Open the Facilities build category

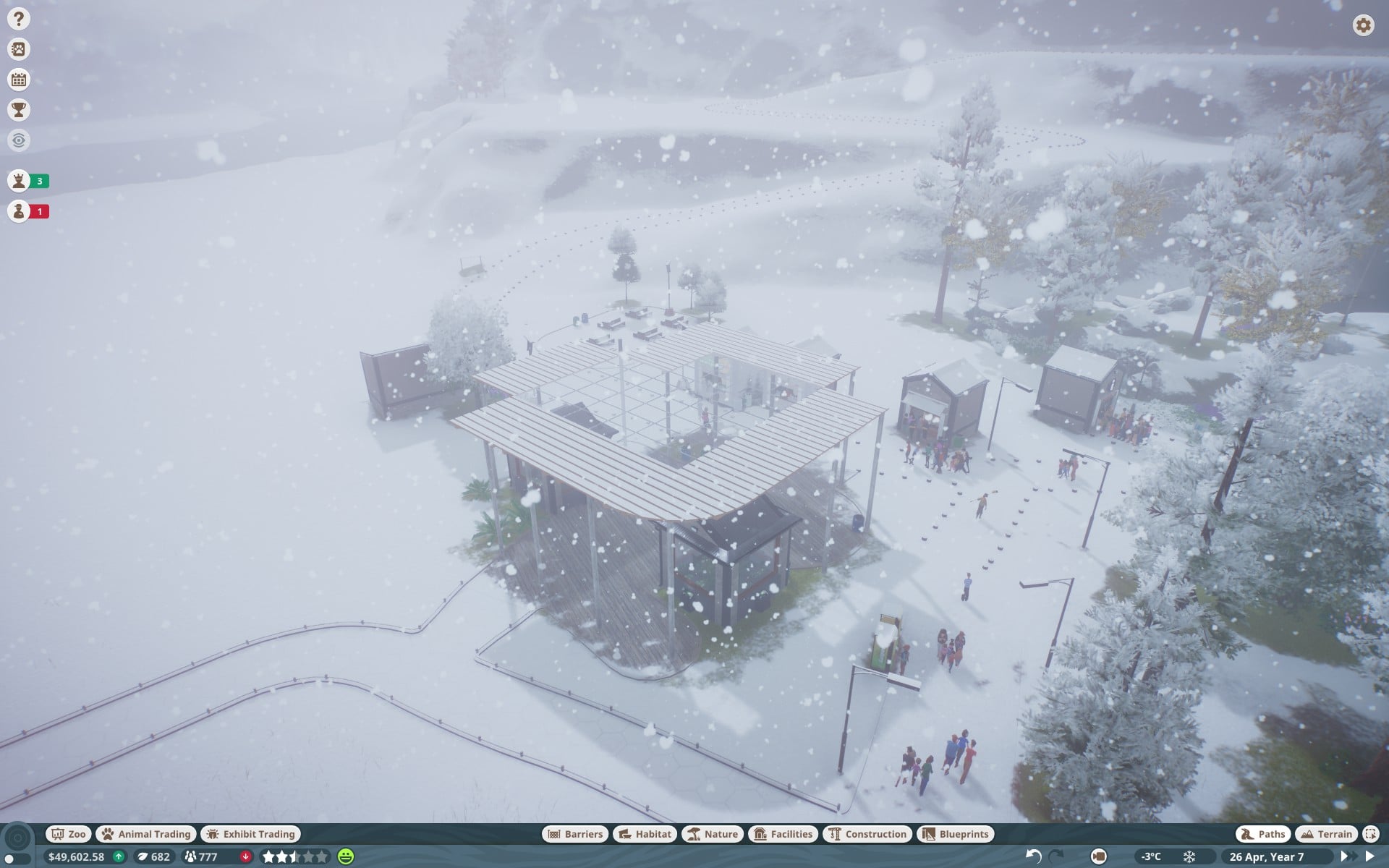783,834
